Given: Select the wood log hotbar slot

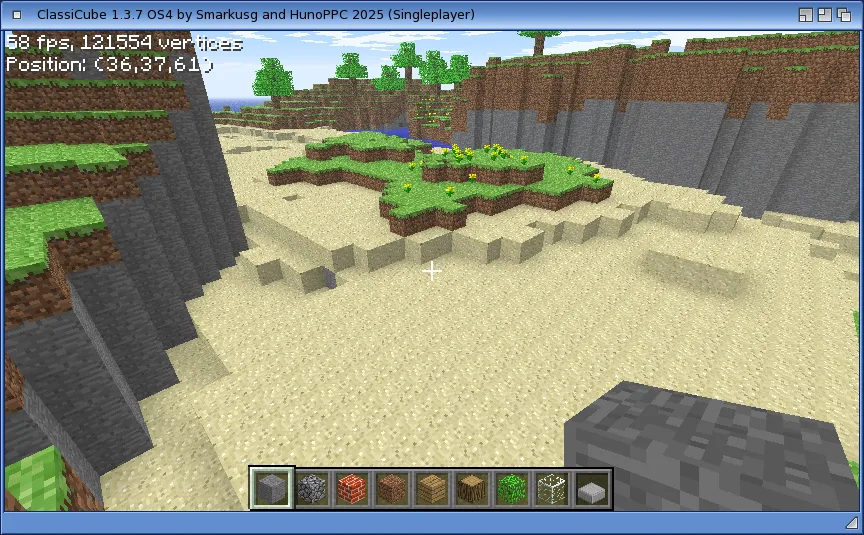Looking at the screenshot, I should [x=472, y=489].
